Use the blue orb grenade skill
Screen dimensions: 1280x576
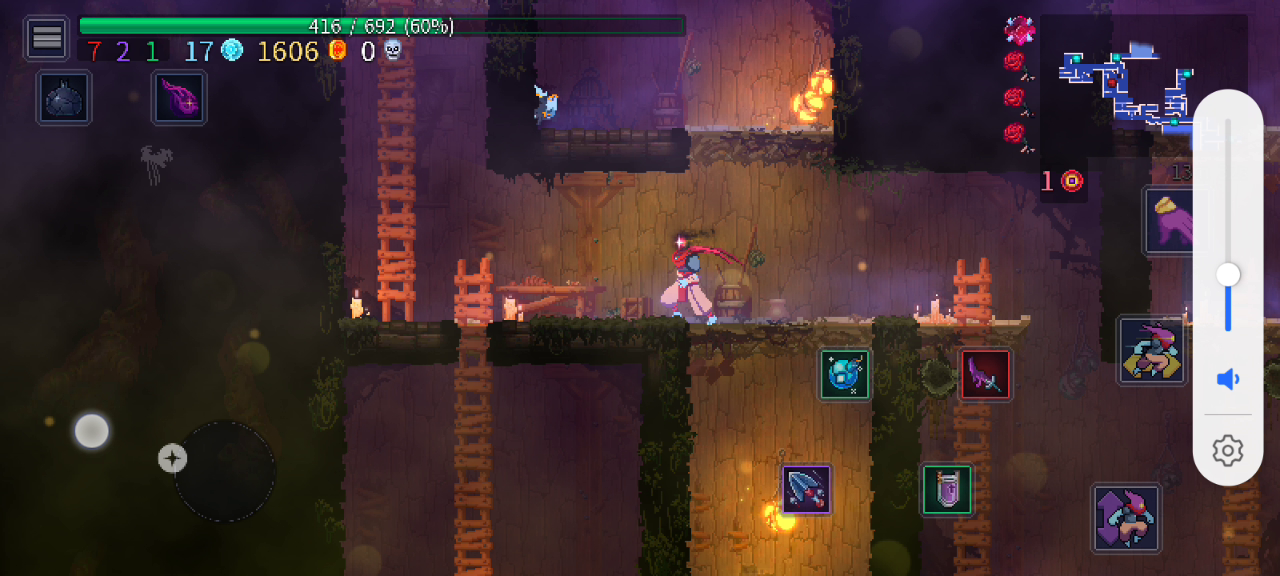pyautogui.click(x=845, y=374)
